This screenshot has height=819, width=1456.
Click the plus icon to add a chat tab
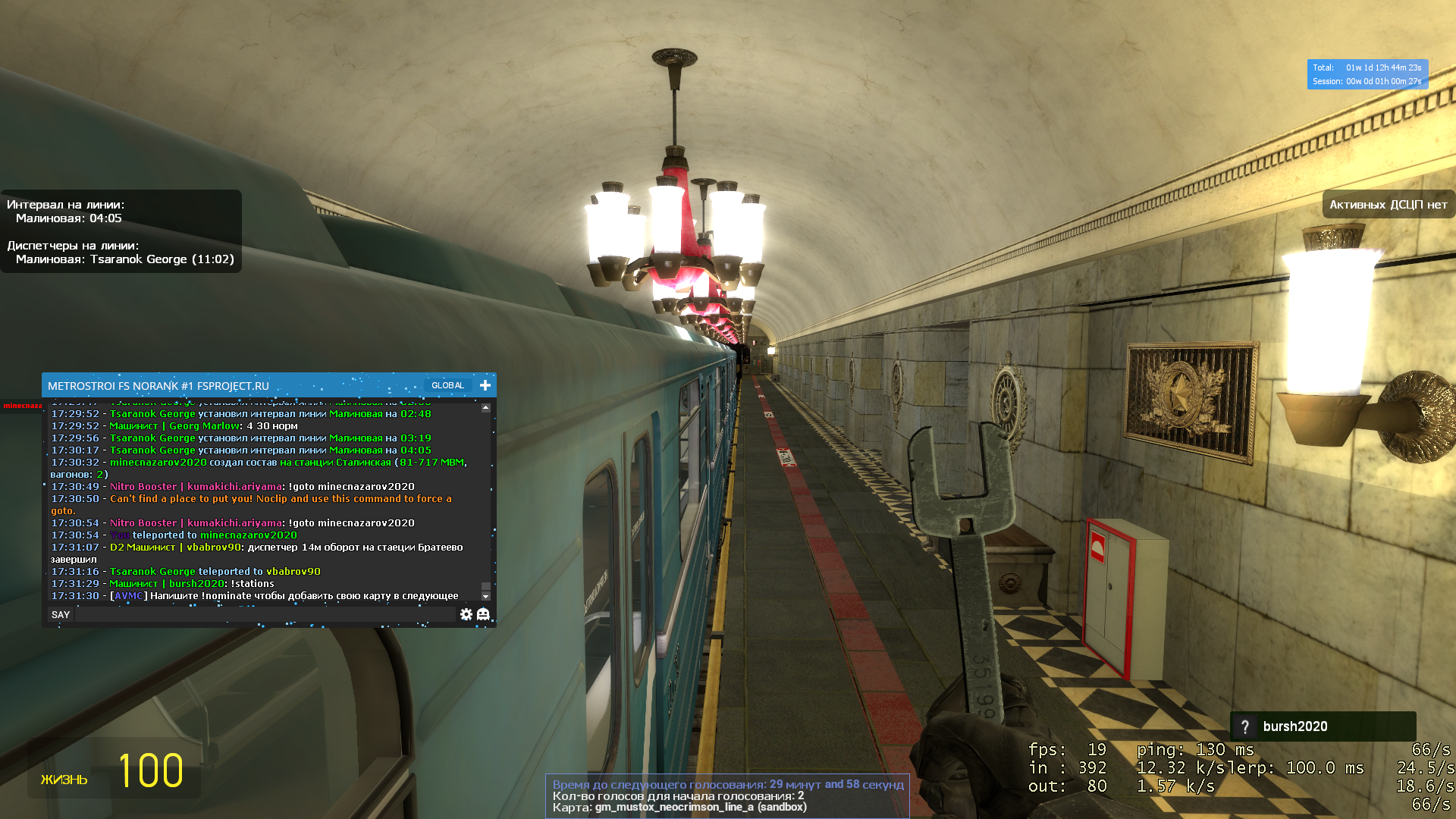(484, 384)
